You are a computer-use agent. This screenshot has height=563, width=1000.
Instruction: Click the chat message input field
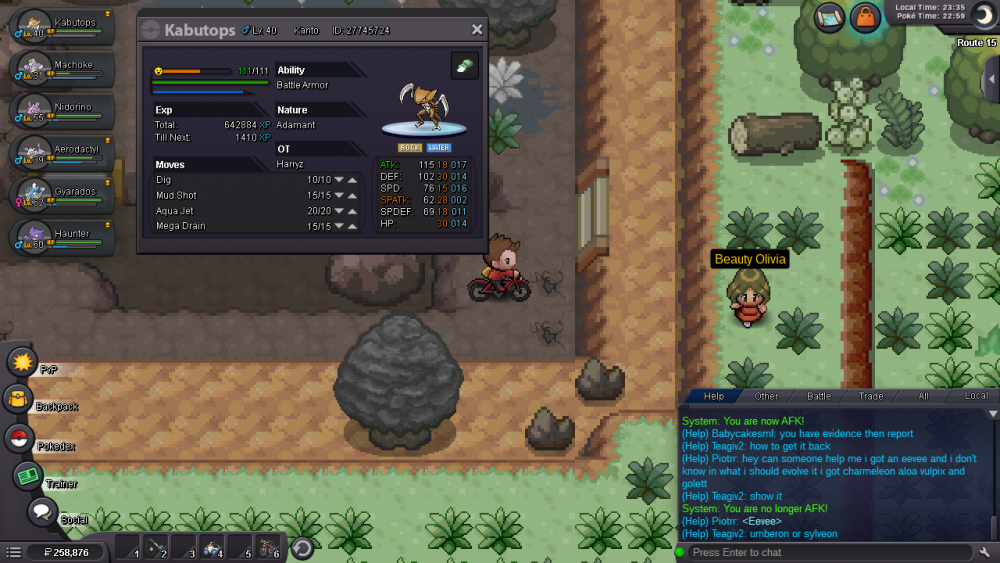click(x=828, y=552)
